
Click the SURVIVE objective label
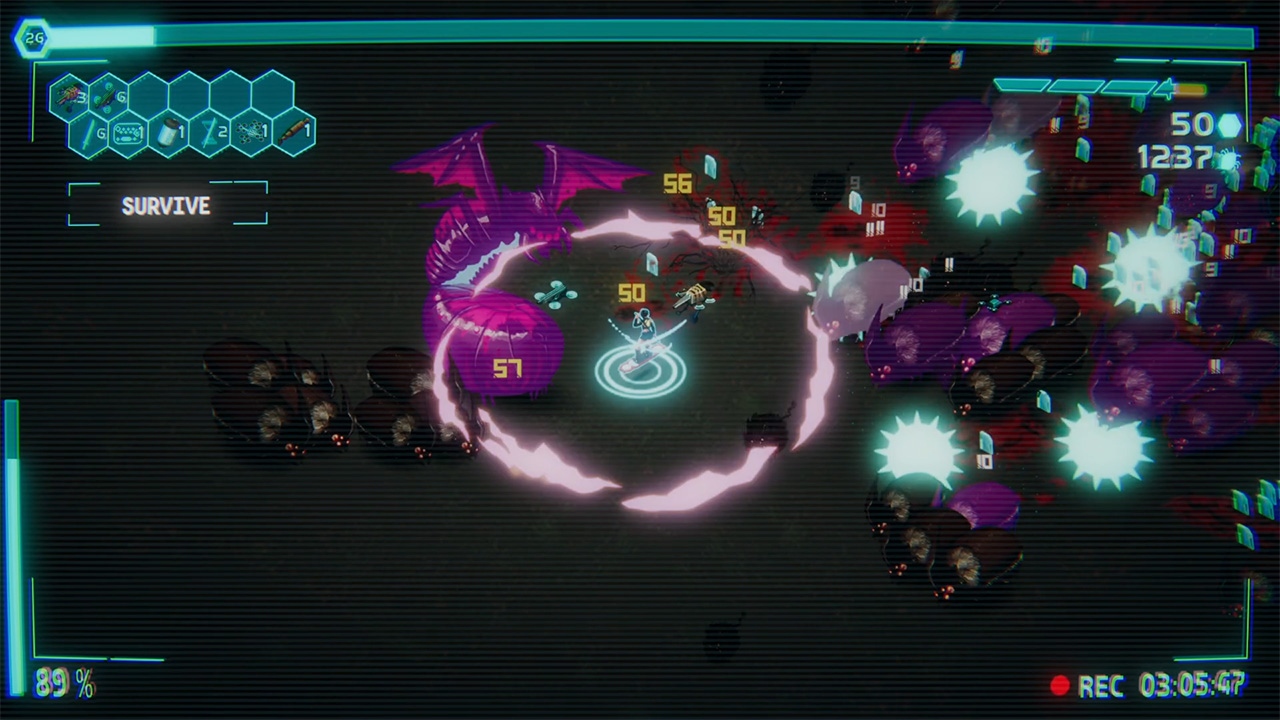coord(166,206)
